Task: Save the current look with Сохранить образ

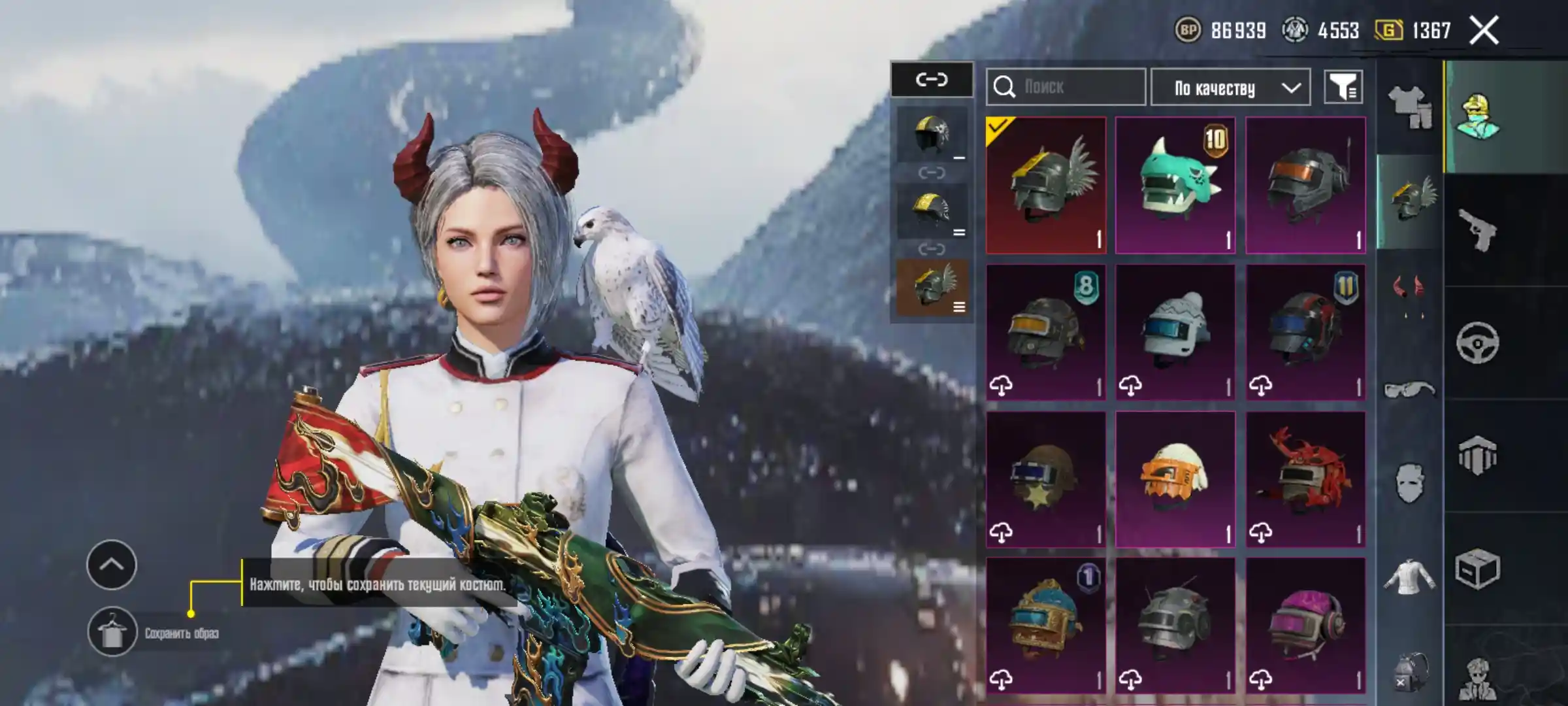Action: point(112,632)
